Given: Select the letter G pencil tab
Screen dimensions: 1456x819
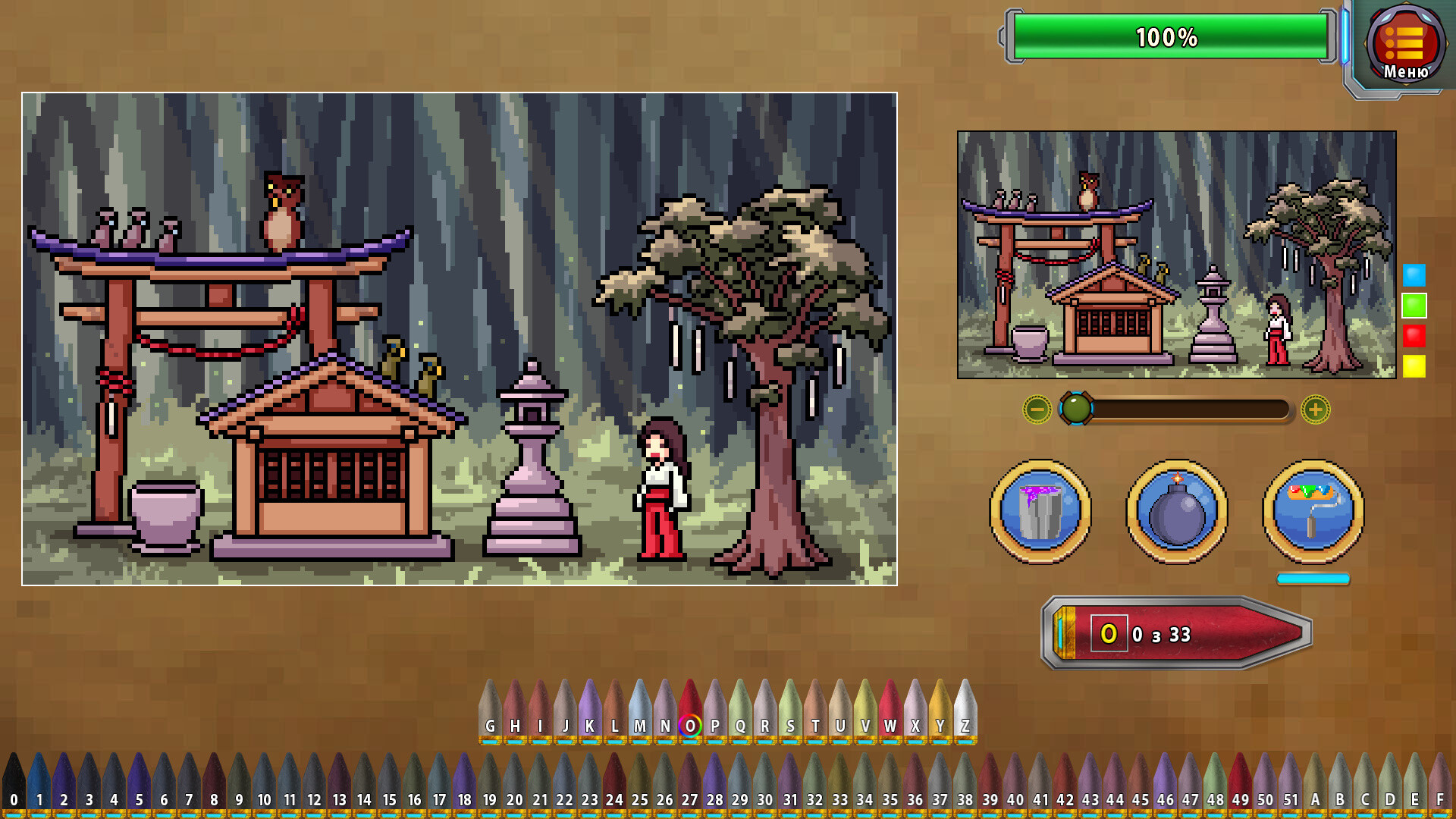Looking at the screenshot, I should tap(491, 726).
